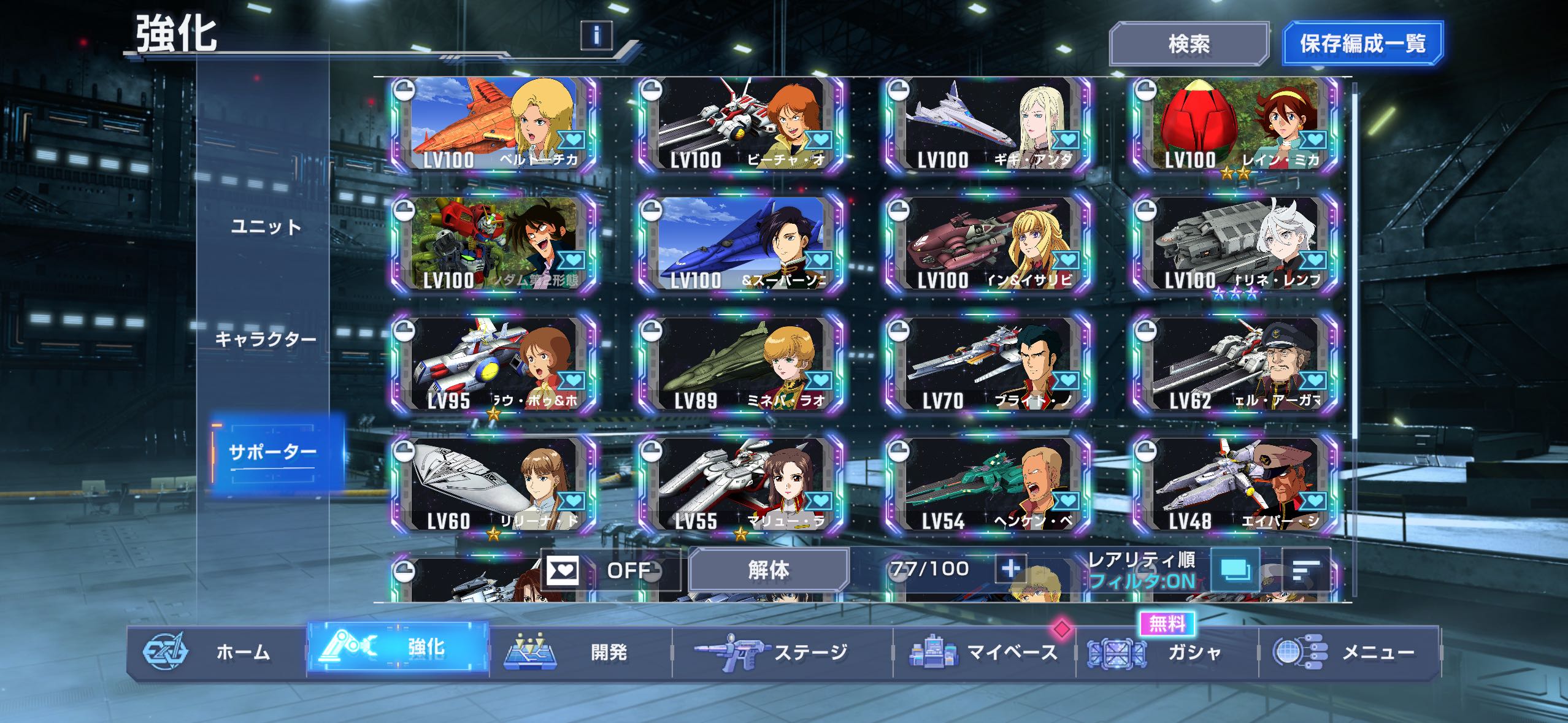Click the 解体 dismantle button

point(769,570)
